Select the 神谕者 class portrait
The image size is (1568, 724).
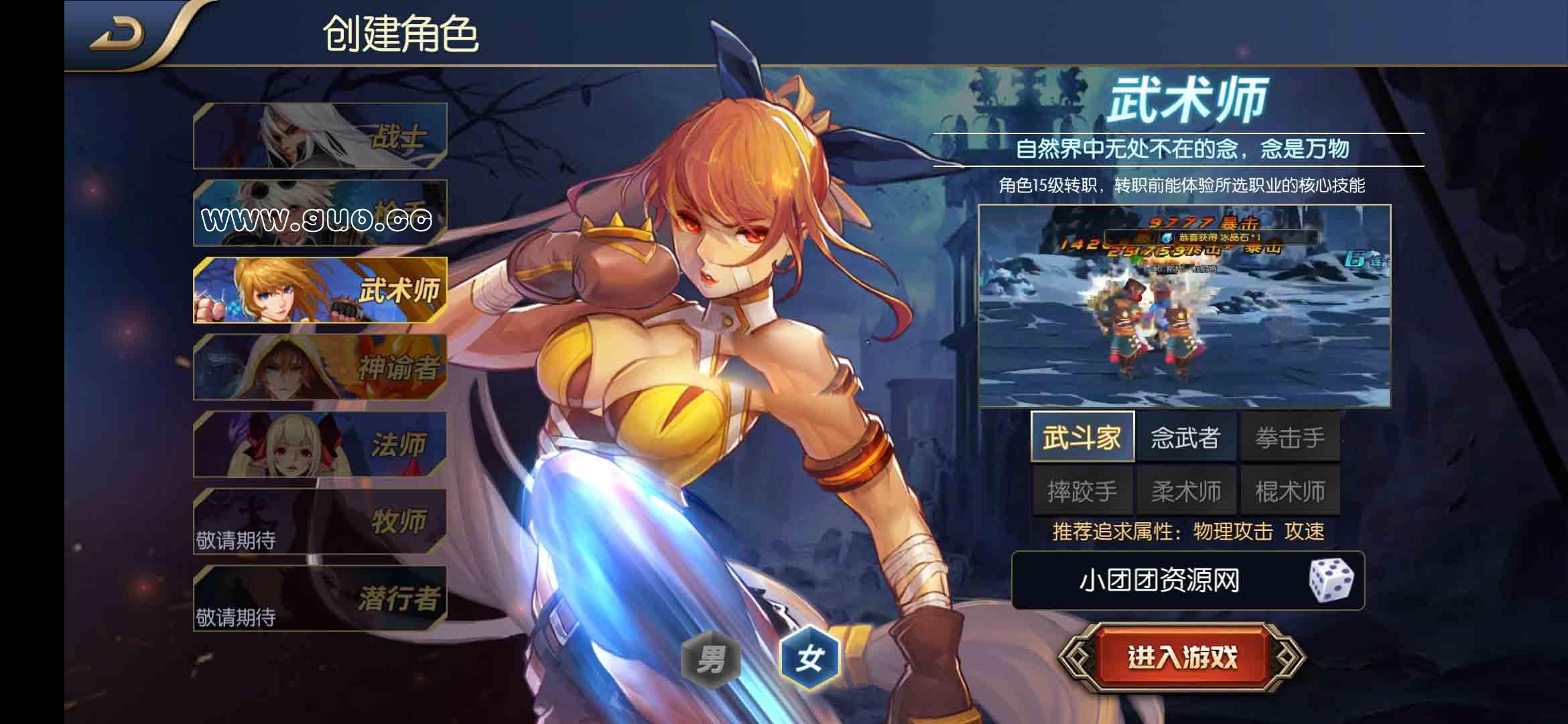coord(318,367)
